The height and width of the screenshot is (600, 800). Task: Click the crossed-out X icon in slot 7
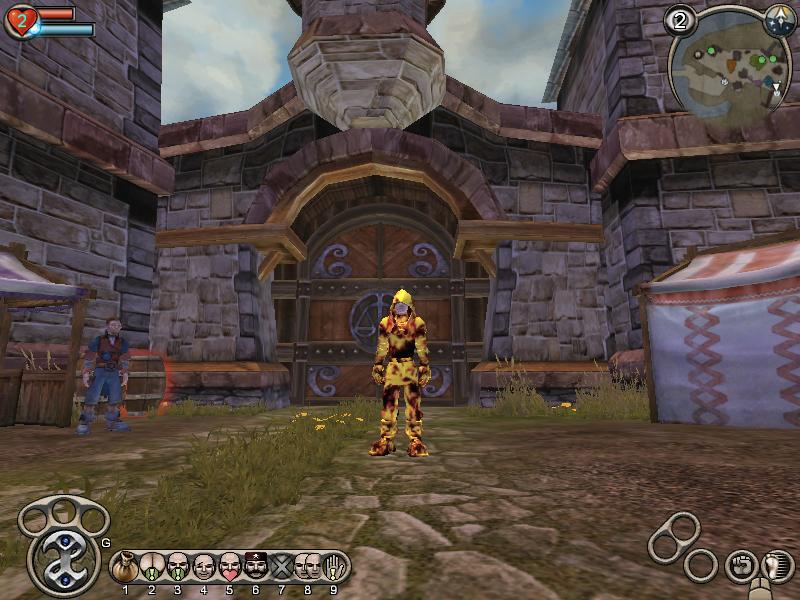(282, 567)
